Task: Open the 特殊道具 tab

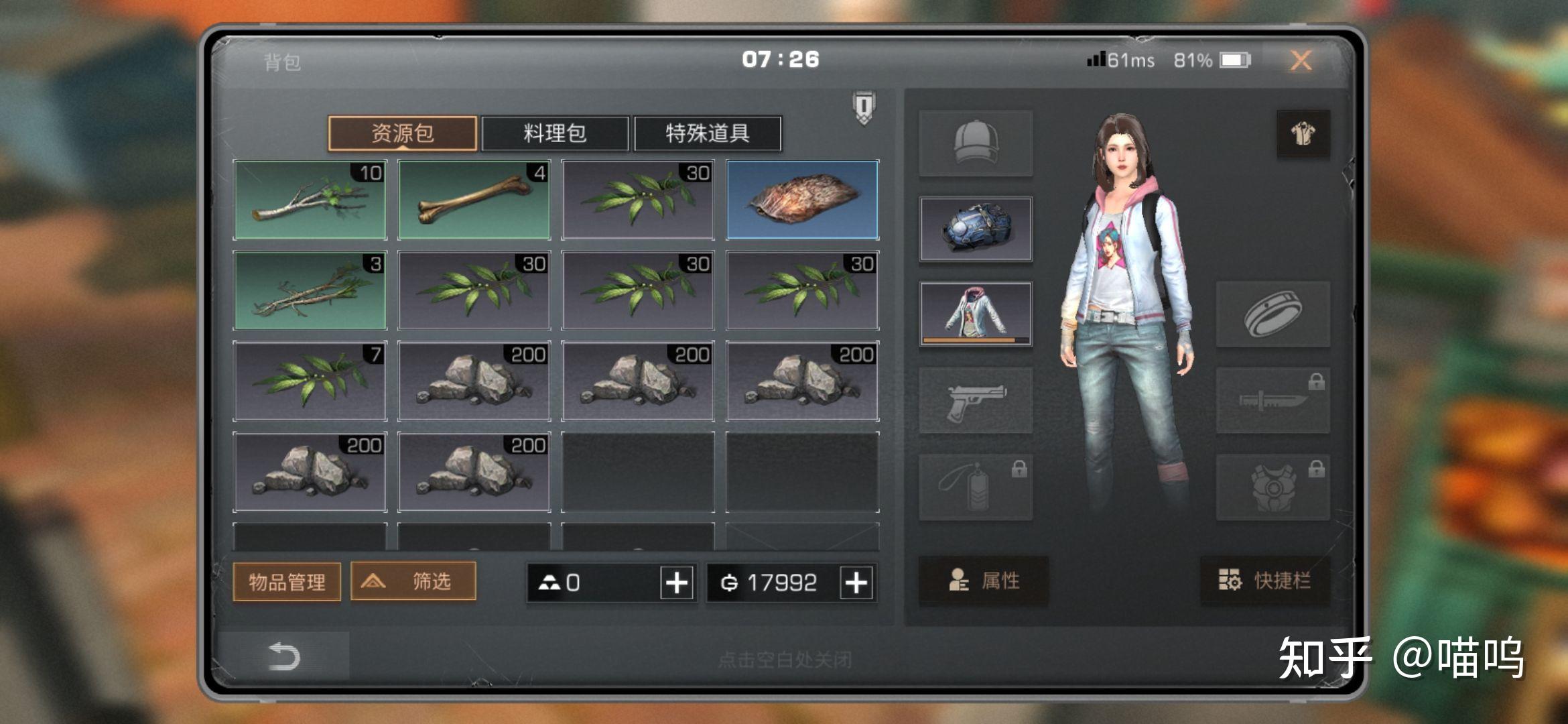Action: coord(707,133)
